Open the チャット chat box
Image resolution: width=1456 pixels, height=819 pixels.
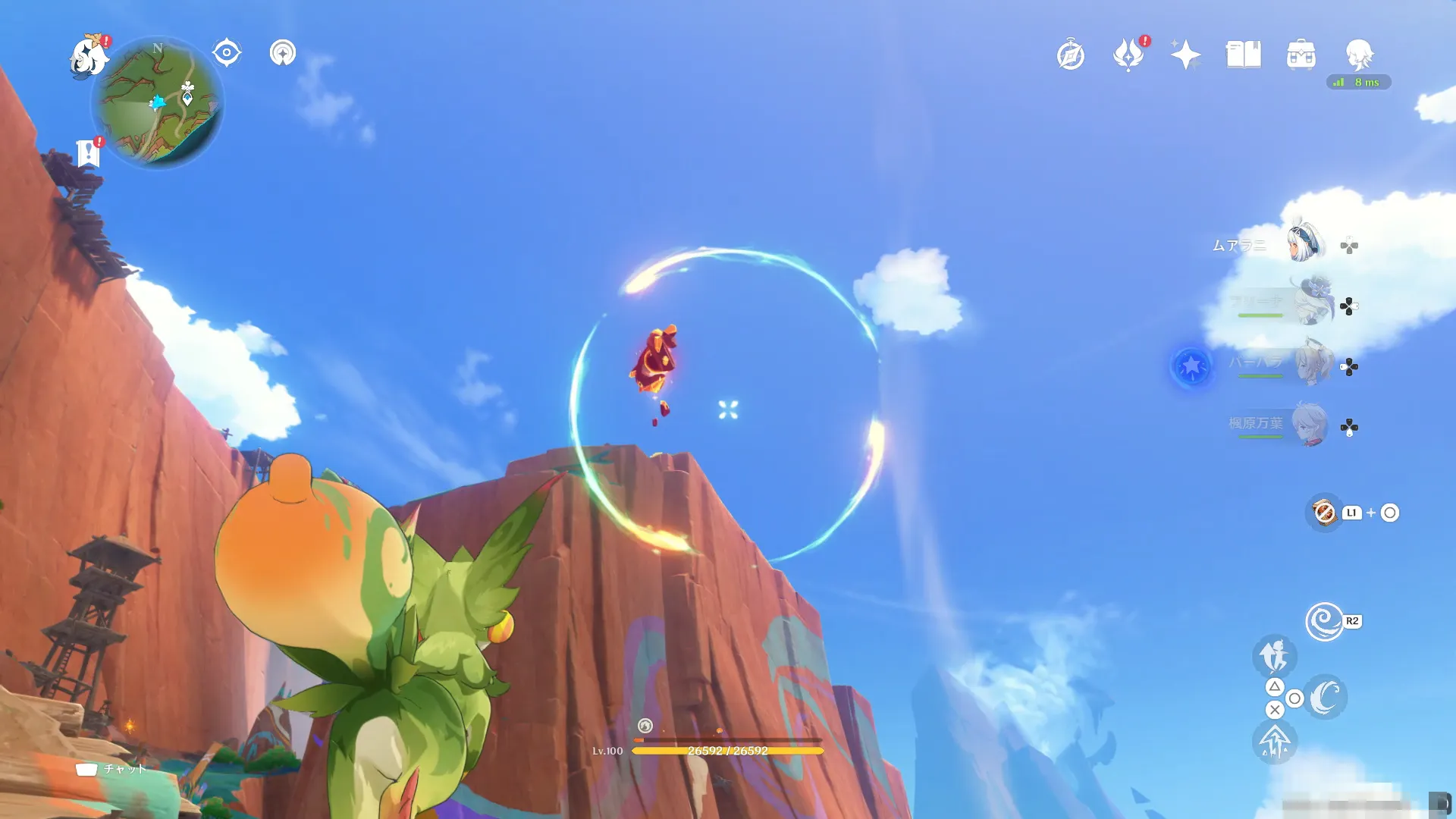click(111, 769)
